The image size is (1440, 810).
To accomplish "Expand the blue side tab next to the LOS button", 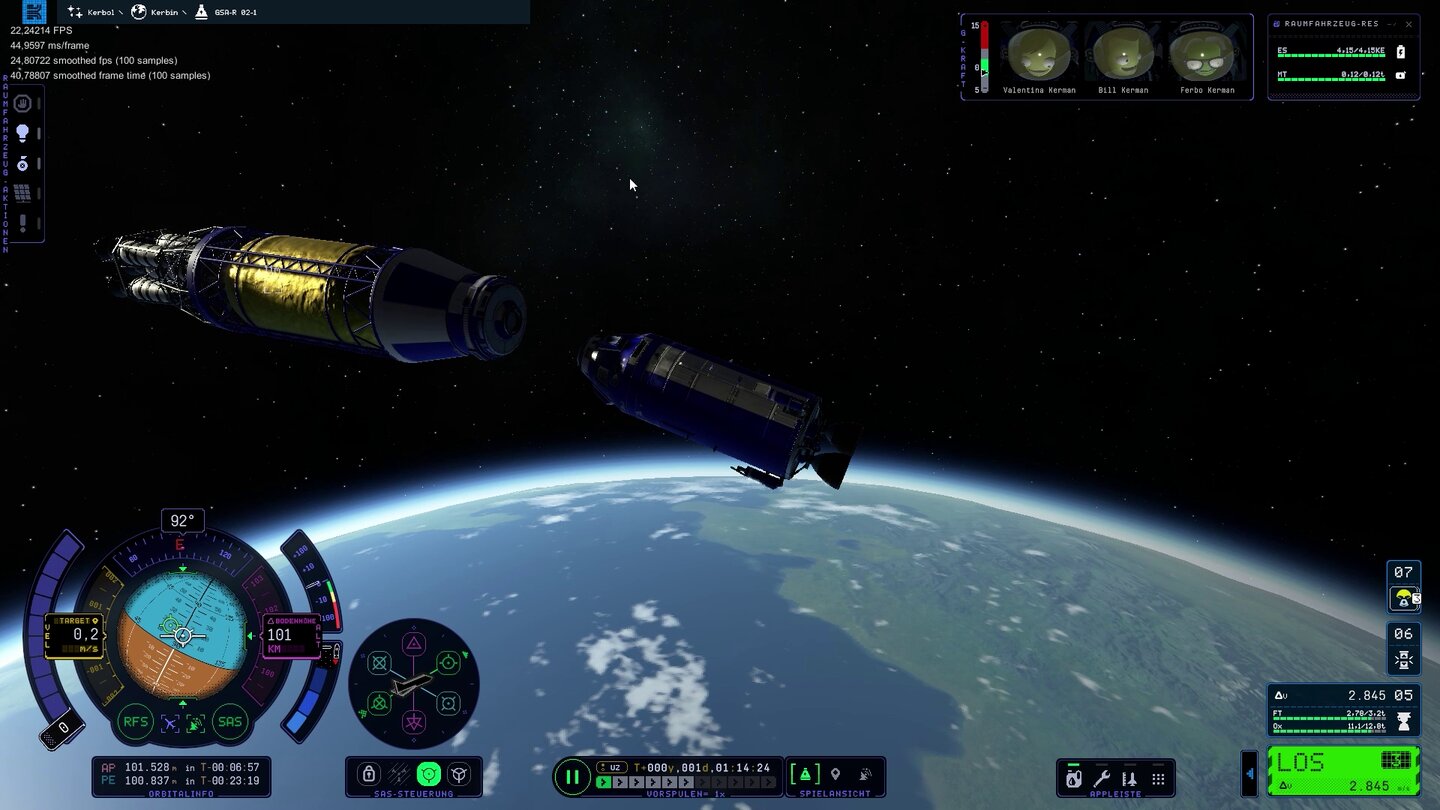I will (1251, 774).
